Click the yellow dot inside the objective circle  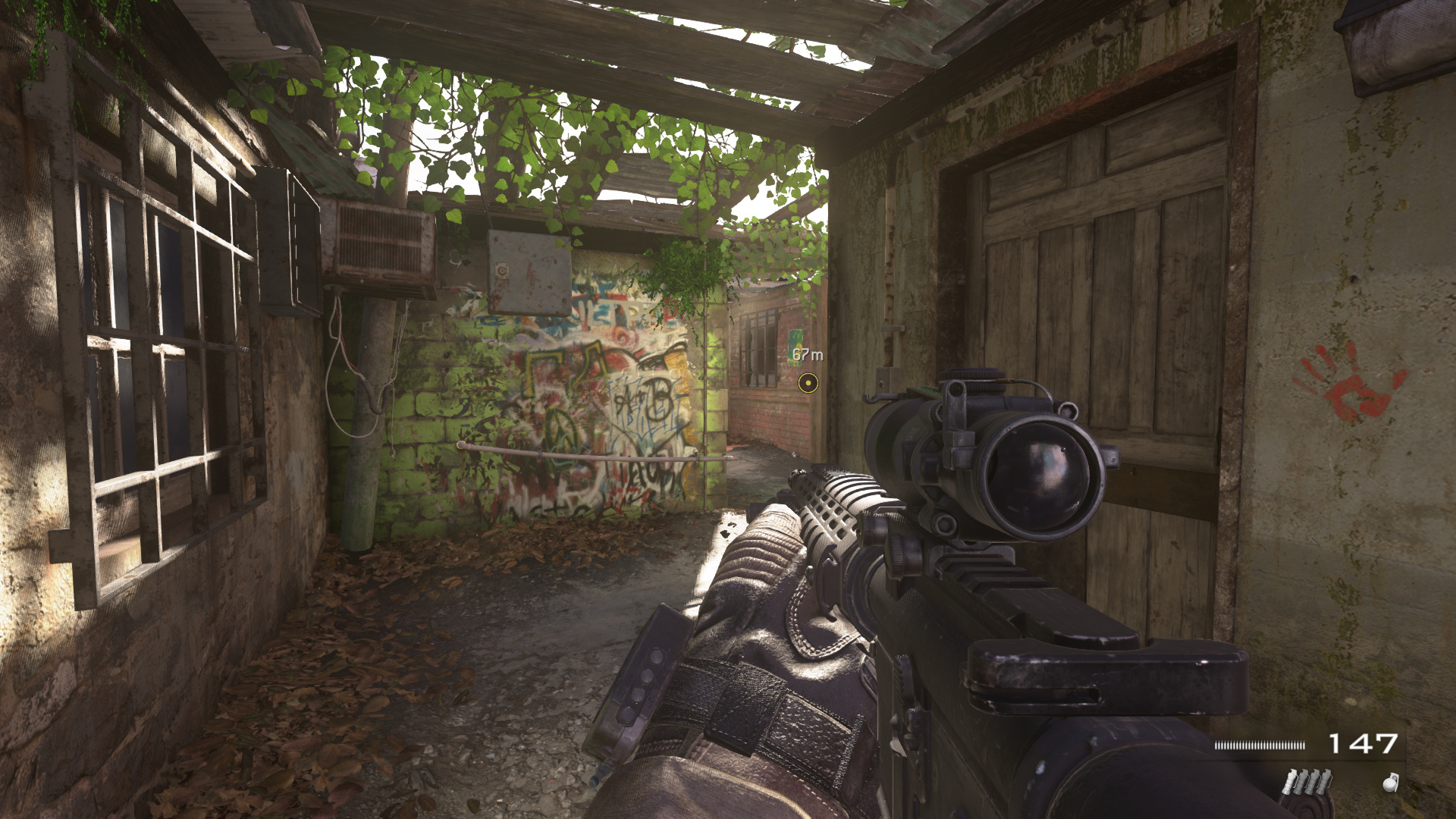pos(808,383)
